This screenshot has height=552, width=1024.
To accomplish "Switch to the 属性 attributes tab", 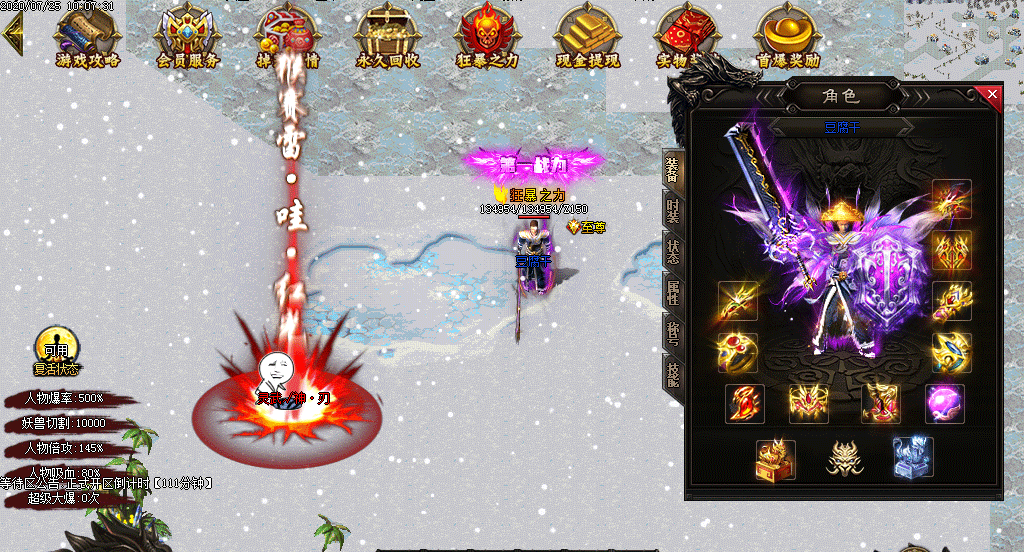I will (x=673, y=292).
